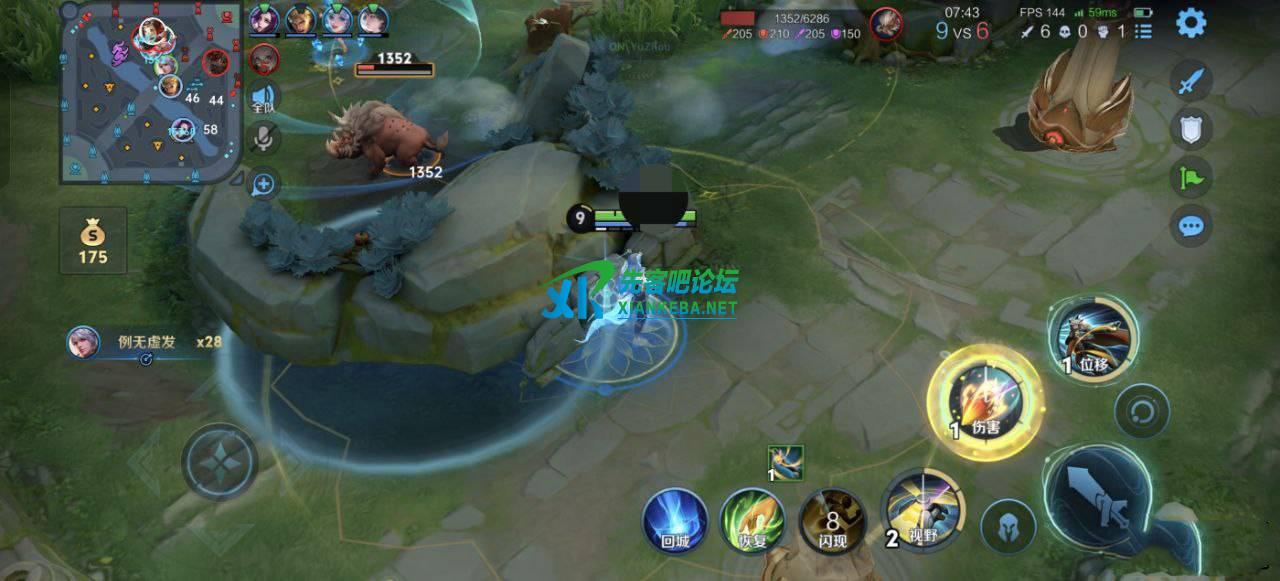Tap the green flag gather signal

click(1190, 177)
